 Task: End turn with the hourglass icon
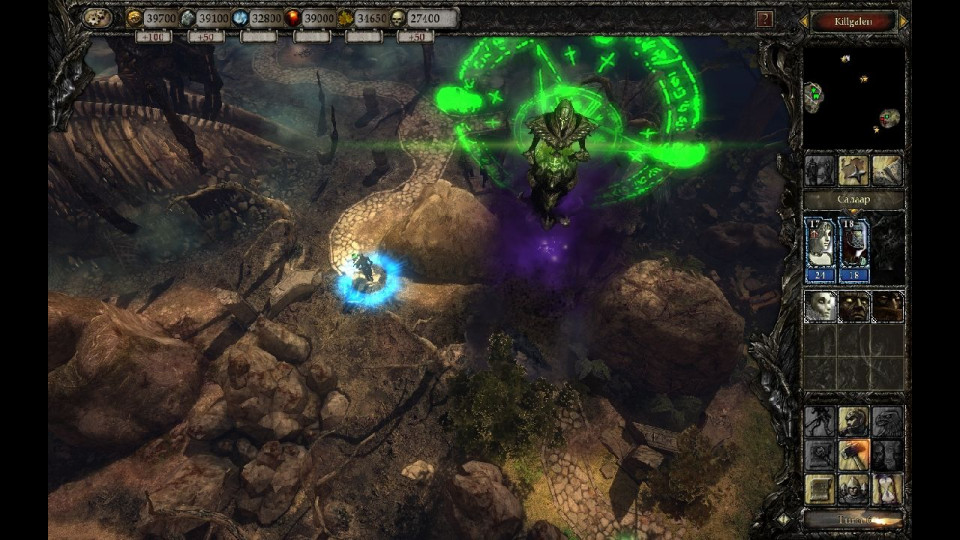pyautogui.click(x=887, y=489)
